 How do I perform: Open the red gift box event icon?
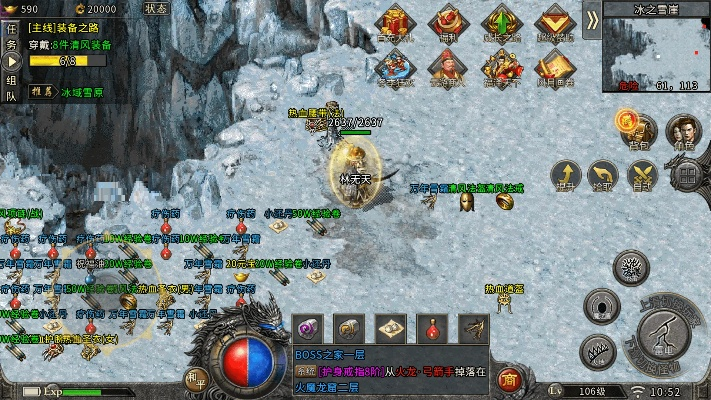[395, 22]
